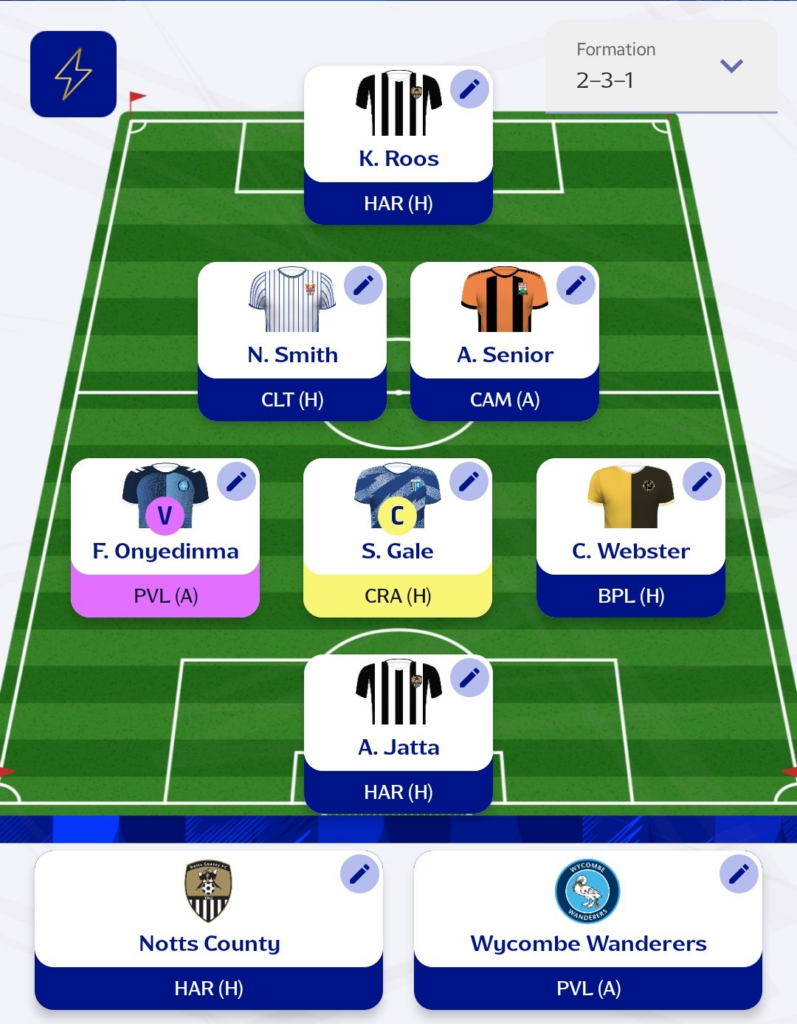Click the edit pencil on F. Onyedinma

point(236,481)
